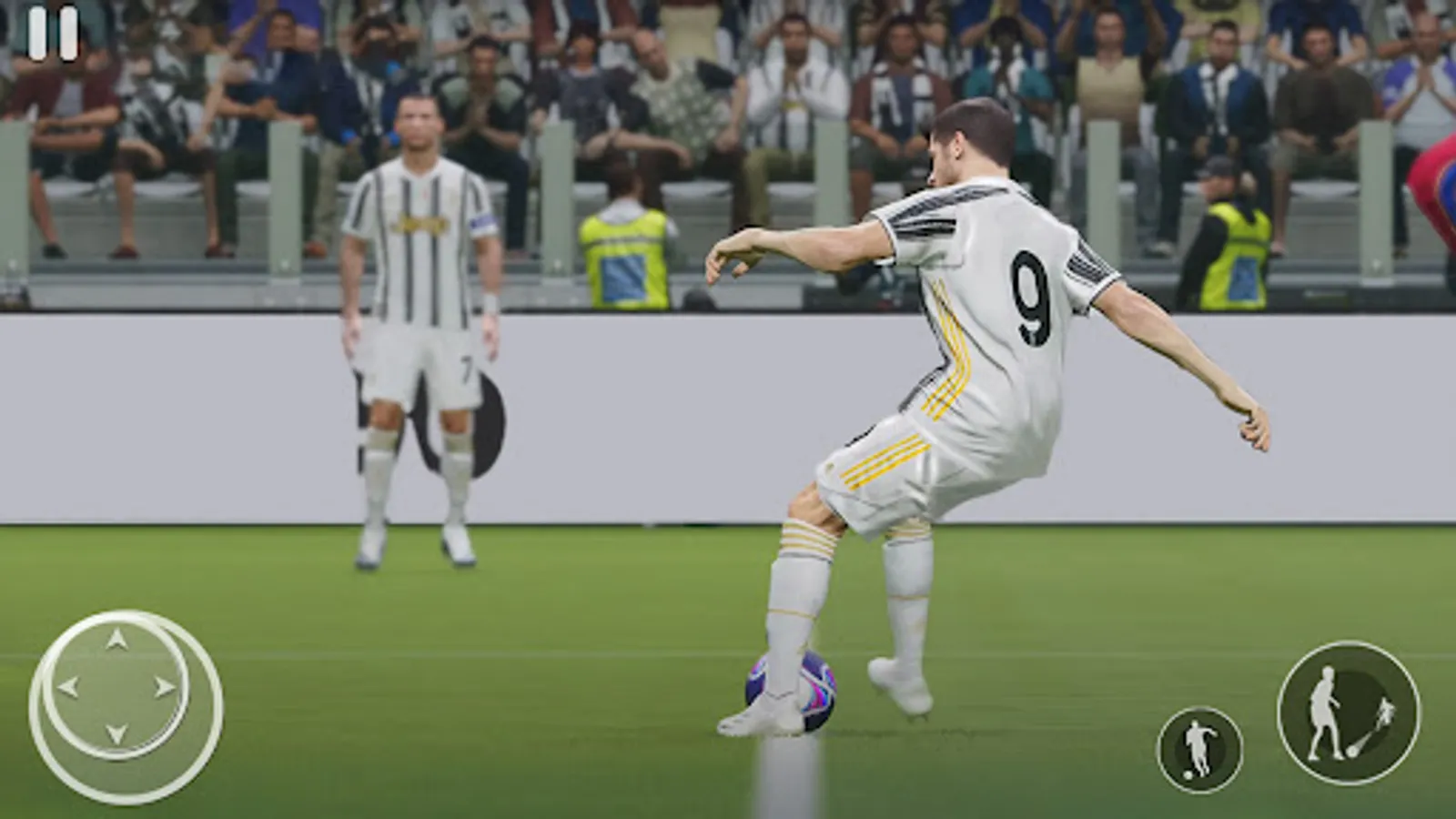
Task: Click the up arrow on the joystick
Action: [116, 639]
